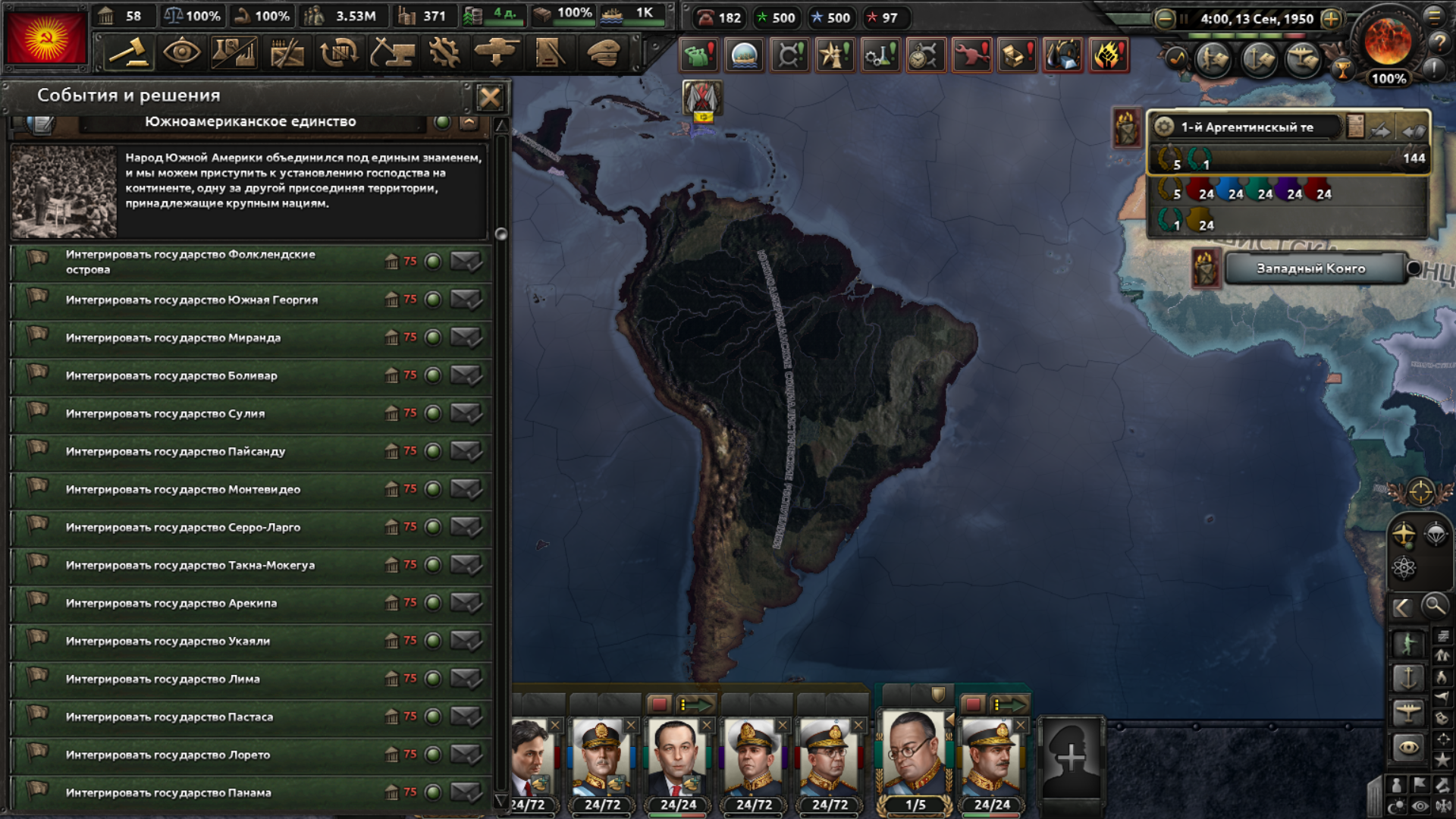Open the country flag overview
1456x819 pixels.
coord(45,38)
